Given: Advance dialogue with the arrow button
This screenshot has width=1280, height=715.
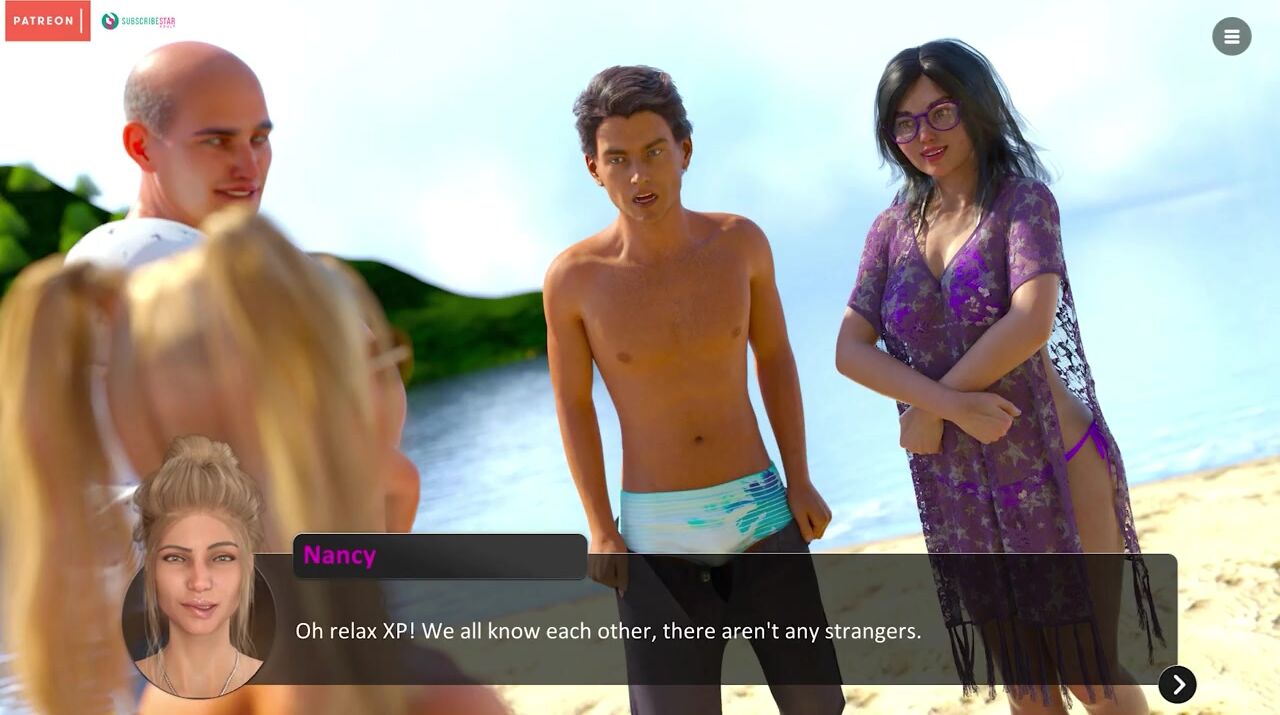Looking at the screenshot, I should [1177, 684].
